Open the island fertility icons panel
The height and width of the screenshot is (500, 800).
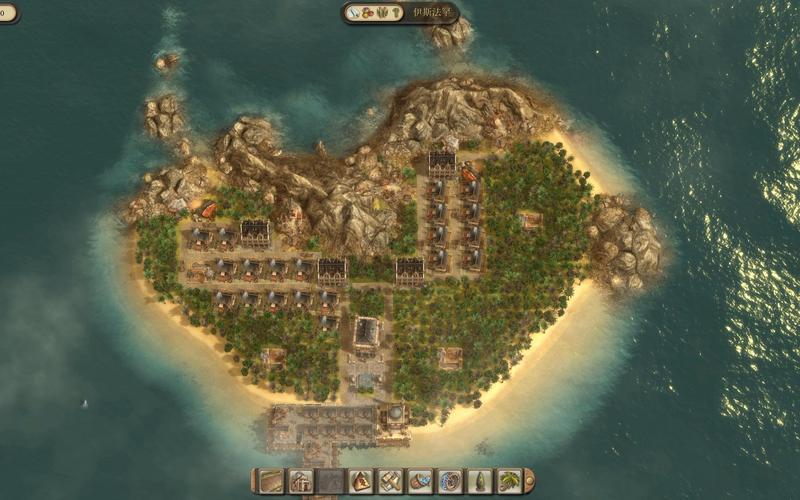click(x=374, y=12)
